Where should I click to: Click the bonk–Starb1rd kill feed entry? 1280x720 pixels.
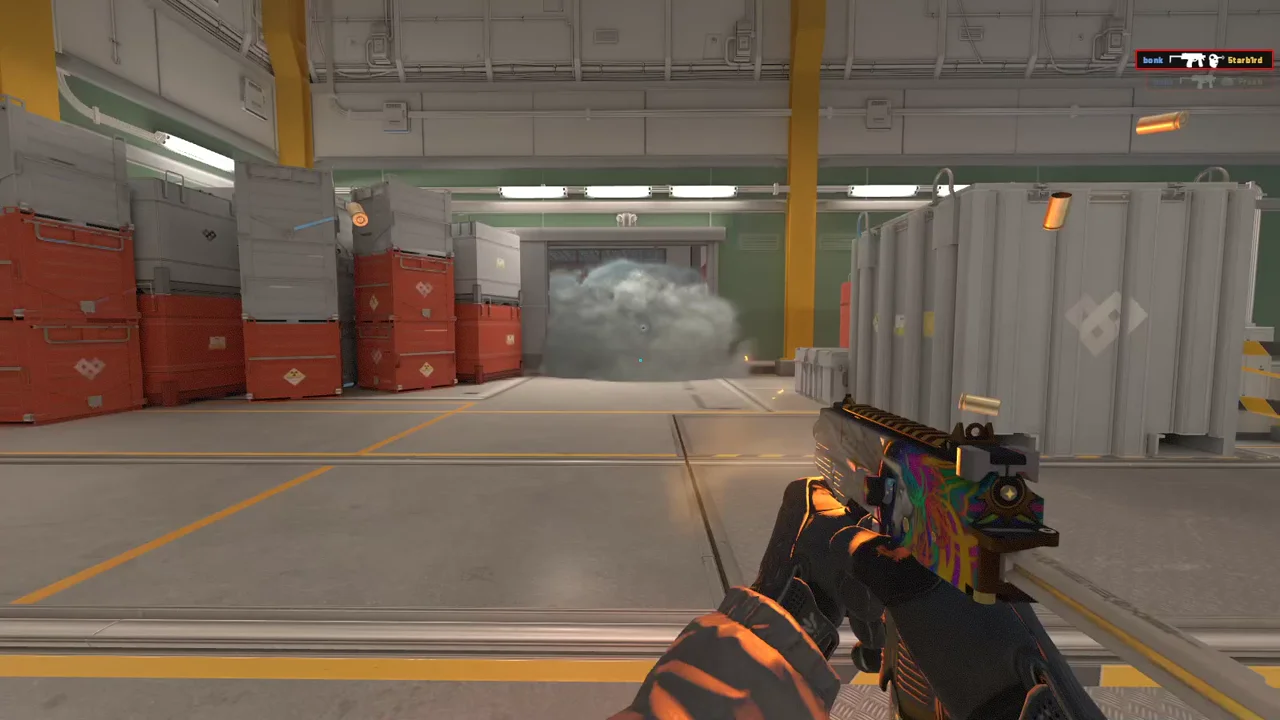(x=1203, y=60)
